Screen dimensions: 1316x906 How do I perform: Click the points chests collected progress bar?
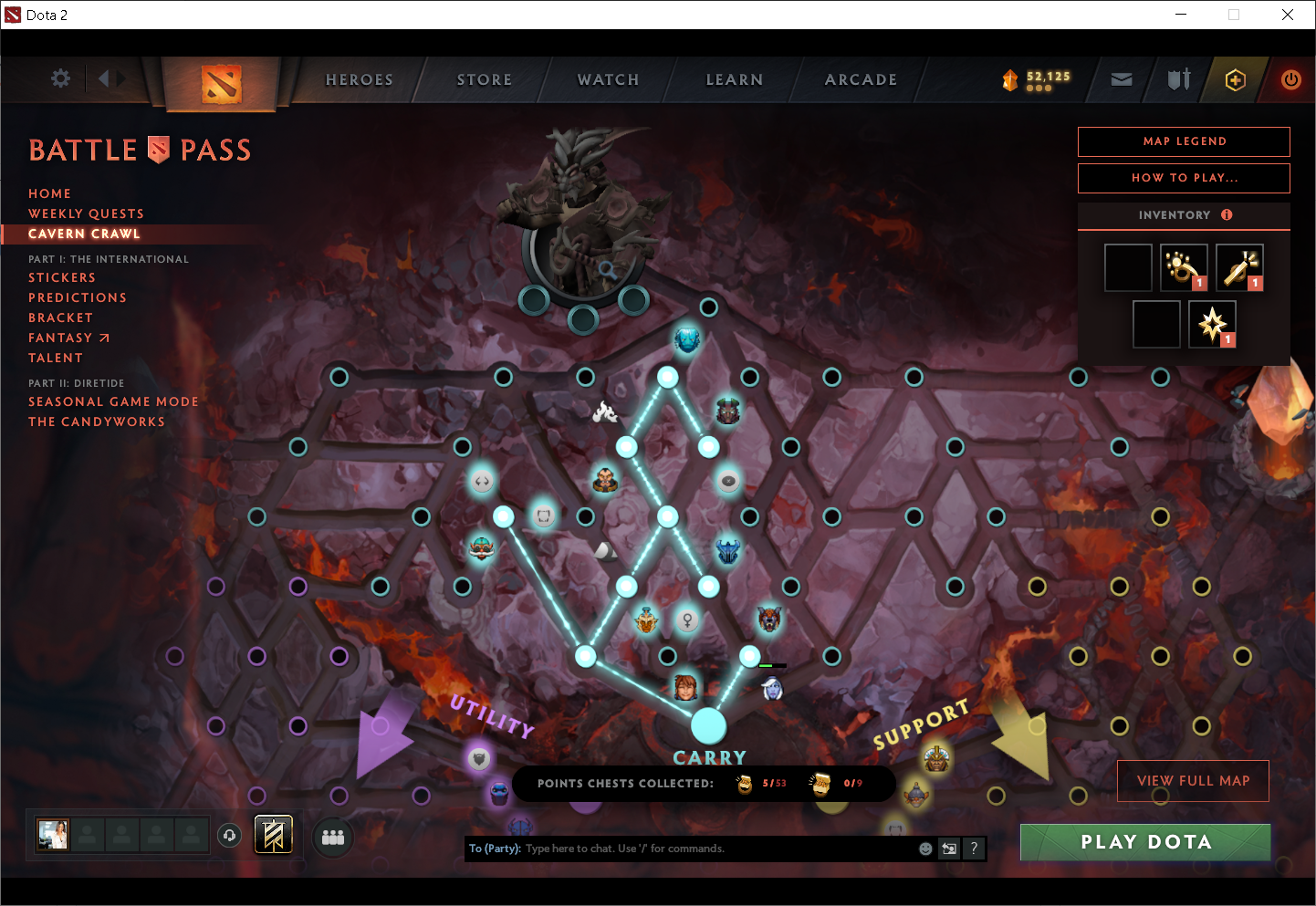click(x=703, y=783)
